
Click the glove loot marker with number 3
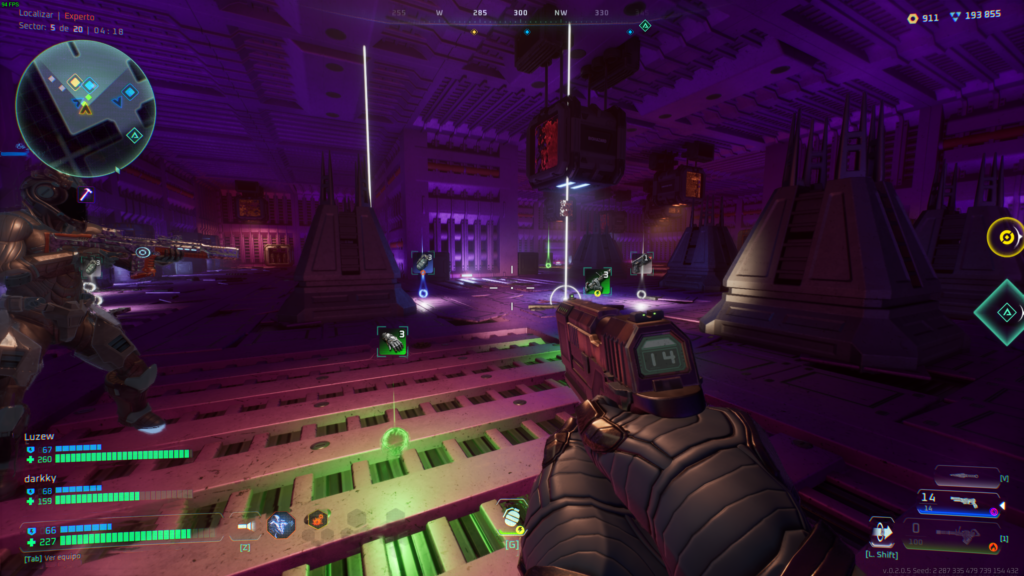(392, 341)
